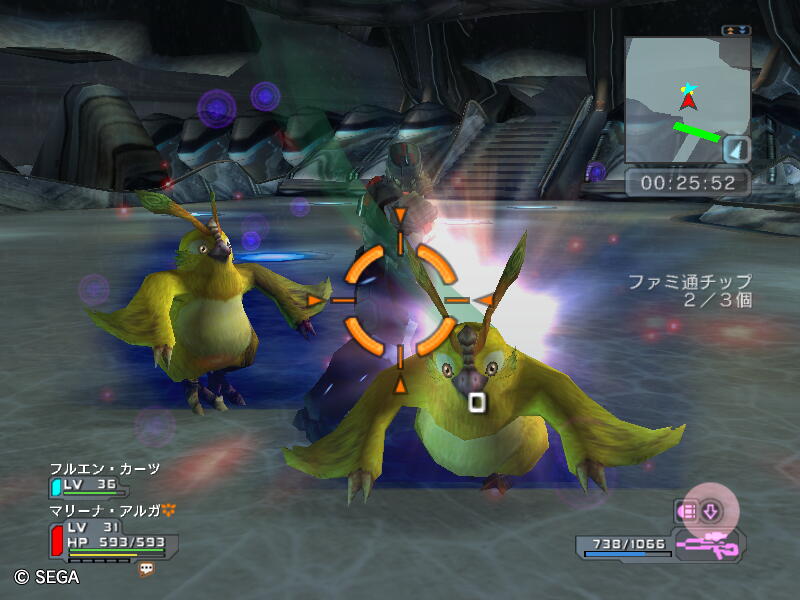Screen dimensions: 800x600
Task: Select the pink rifle weapon icon
Action: [707, 547]
